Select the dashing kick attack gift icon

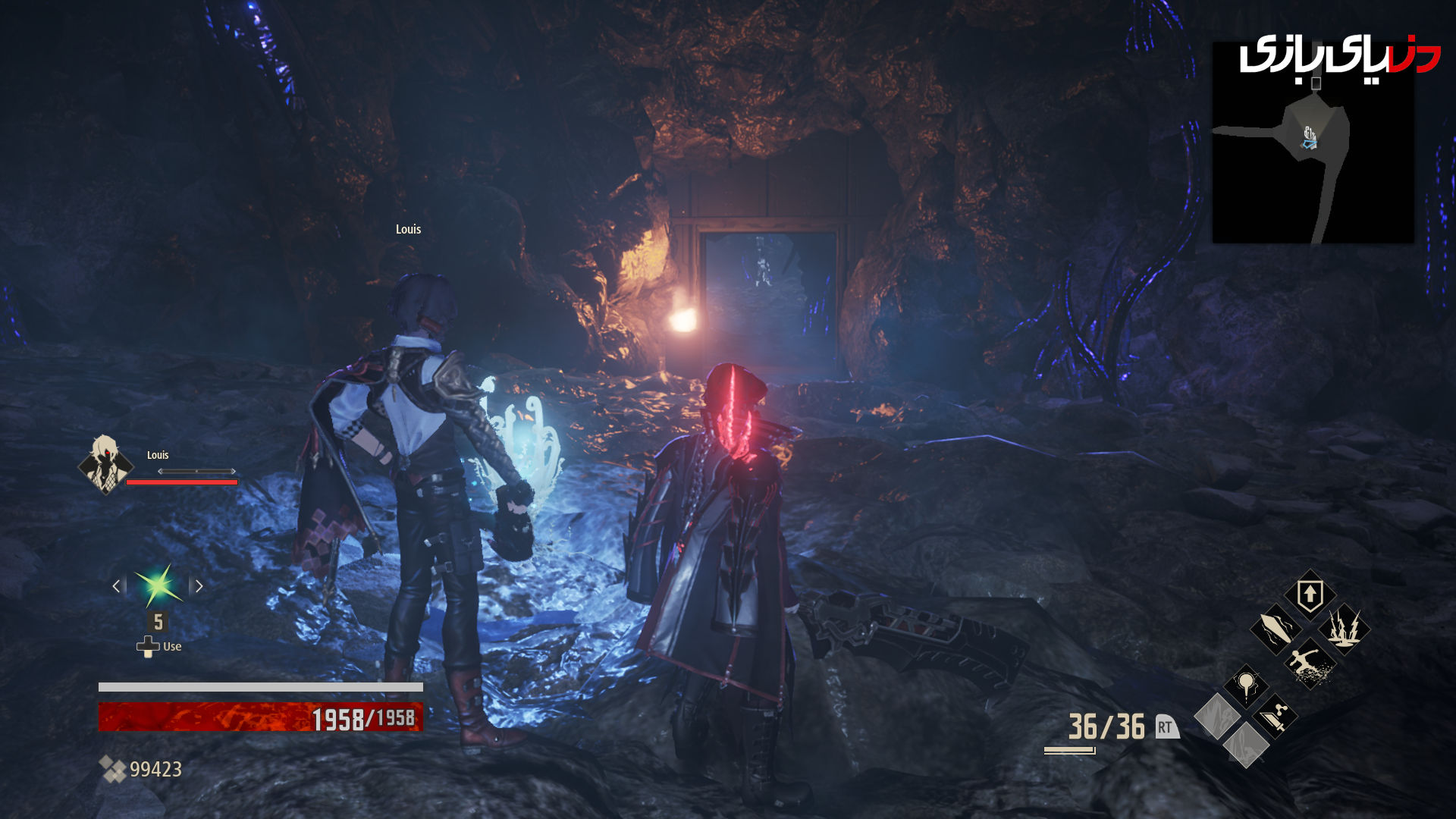click(x=1310, y=664)
